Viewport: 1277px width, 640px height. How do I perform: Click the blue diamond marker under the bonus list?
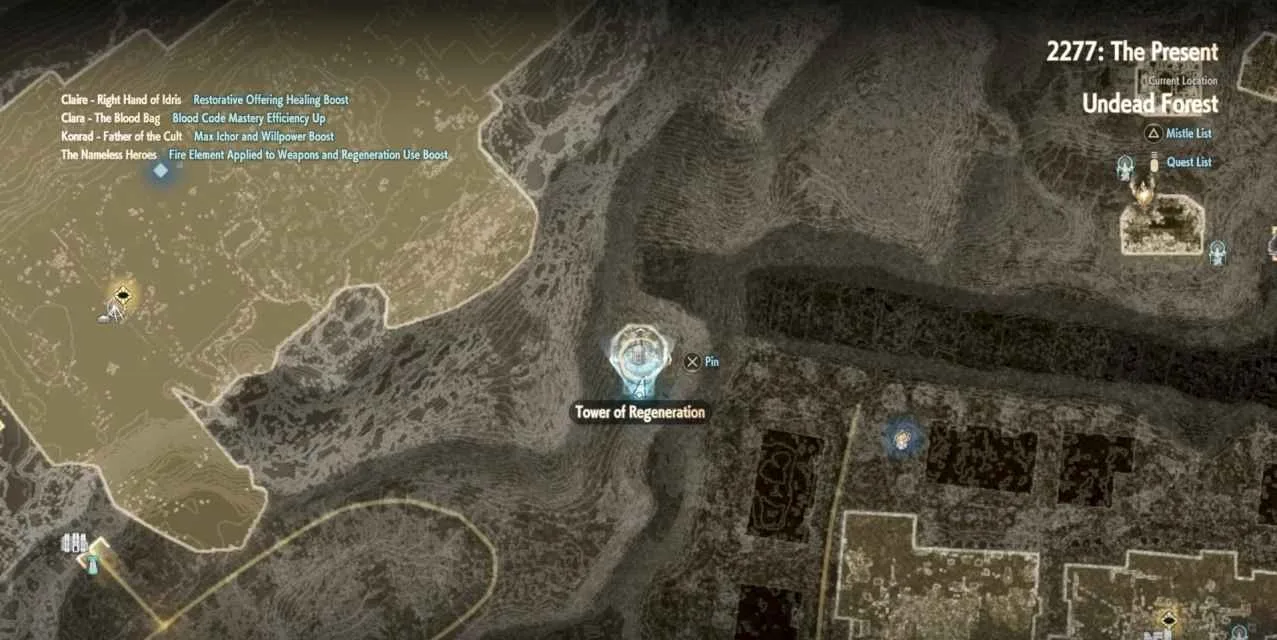click(160, 171)
